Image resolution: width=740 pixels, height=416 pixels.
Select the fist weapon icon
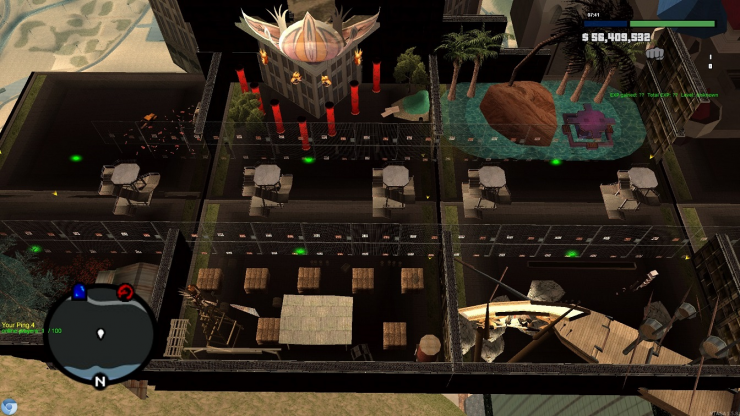click(656, 53)
